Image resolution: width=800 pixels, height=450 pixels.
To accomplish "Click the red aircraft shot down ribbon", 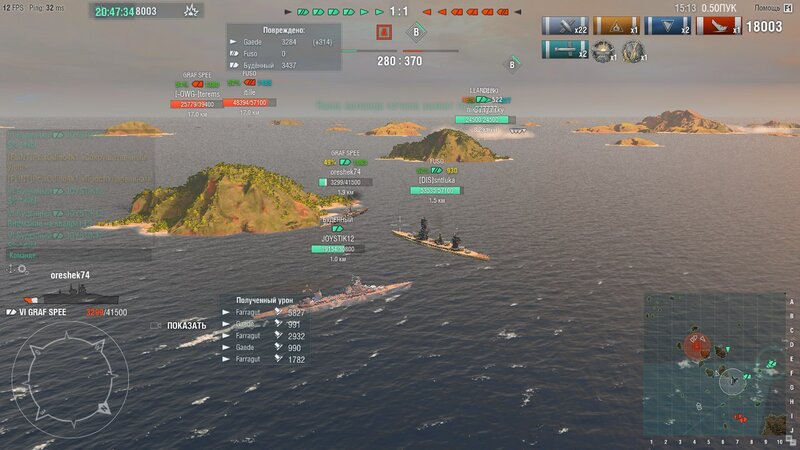I will [x=719, y=26].
